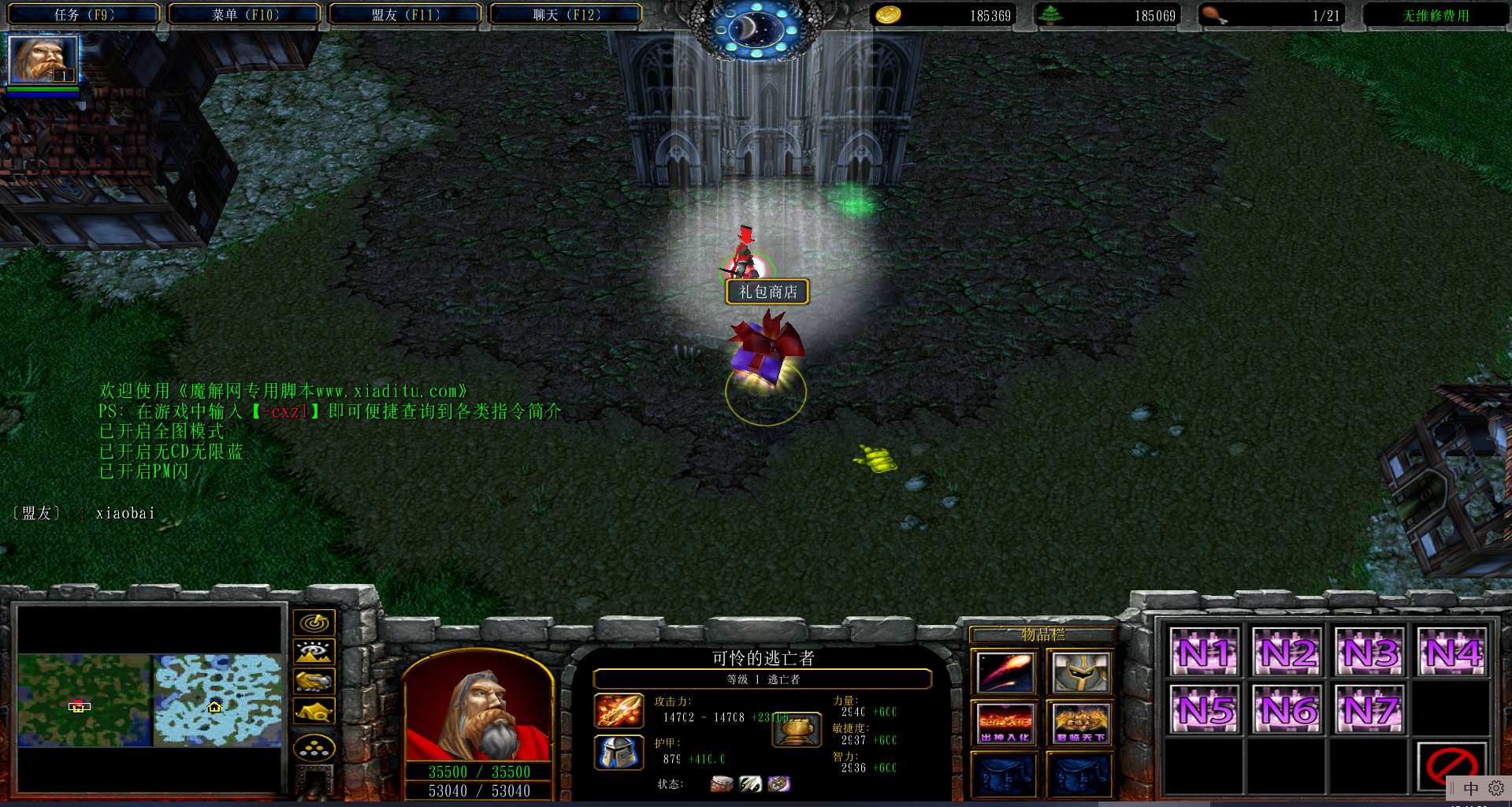Select the hero portrait icon at top left
Image resolution: width=1512 pixels, height=807 pixels.
pos(43,60)
